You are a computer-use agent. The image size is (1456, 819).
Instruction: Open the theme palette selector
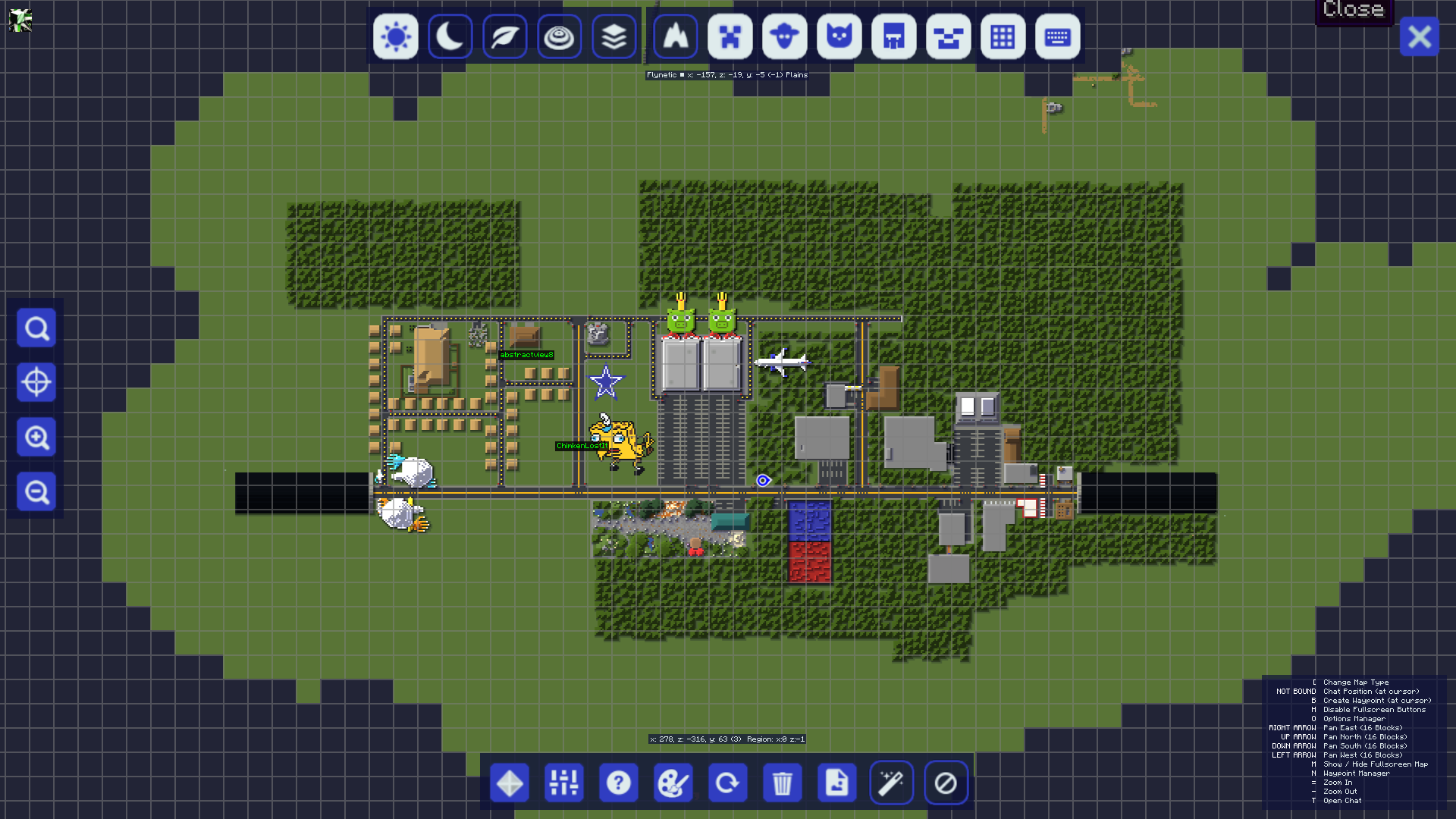click(673, 783)
